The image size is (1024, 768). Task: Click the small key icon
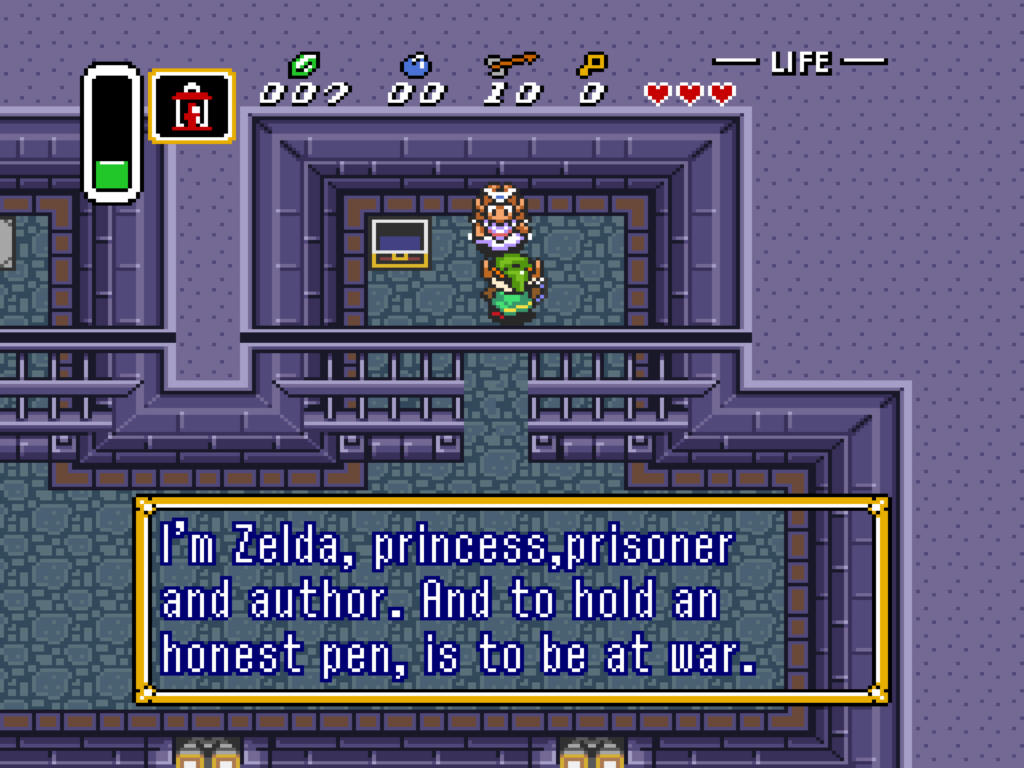(x=591, y=65)
